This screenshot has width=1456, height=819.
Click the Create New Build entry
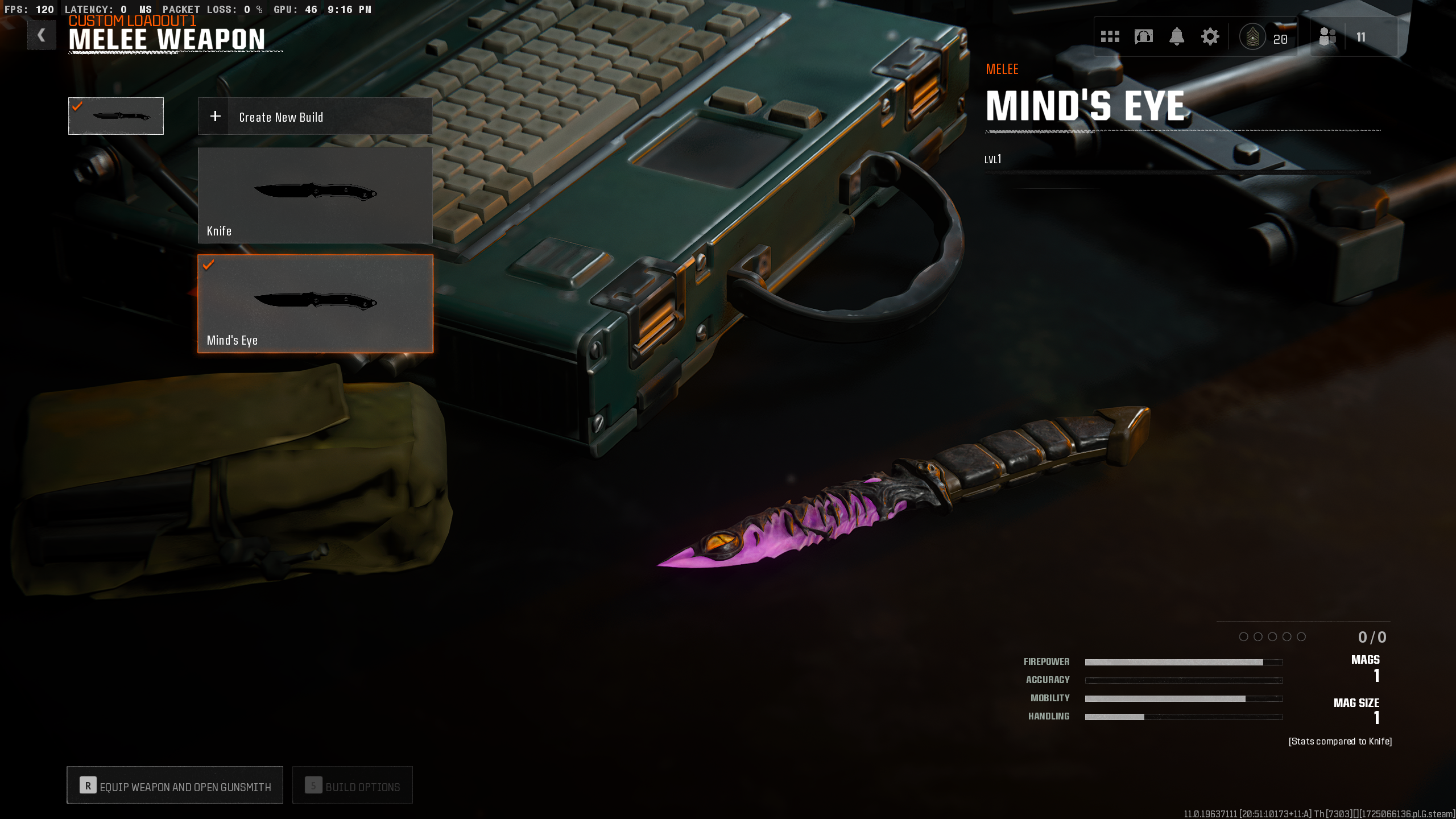280,117
